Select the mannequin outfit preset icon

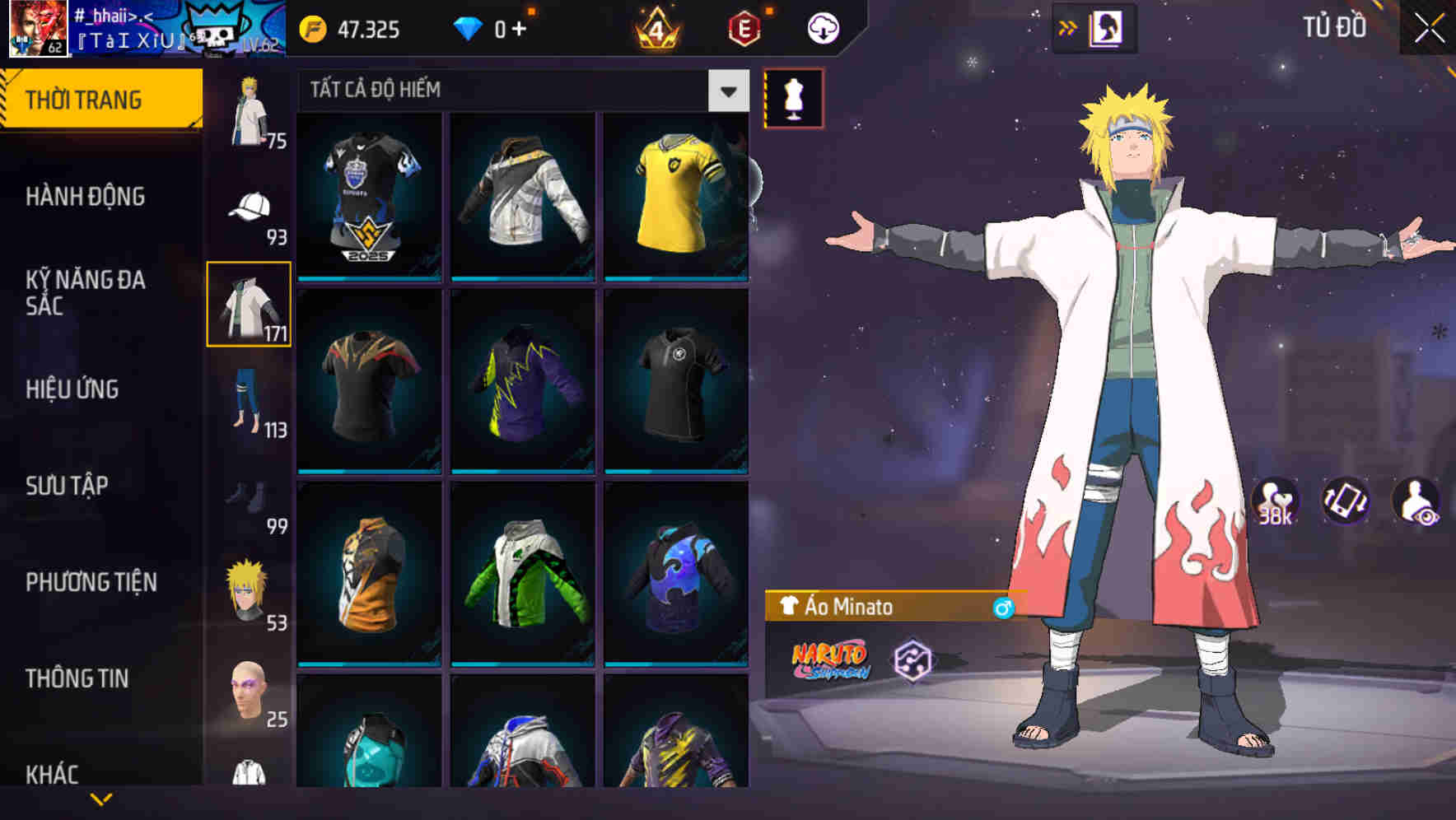pos(792,99)
